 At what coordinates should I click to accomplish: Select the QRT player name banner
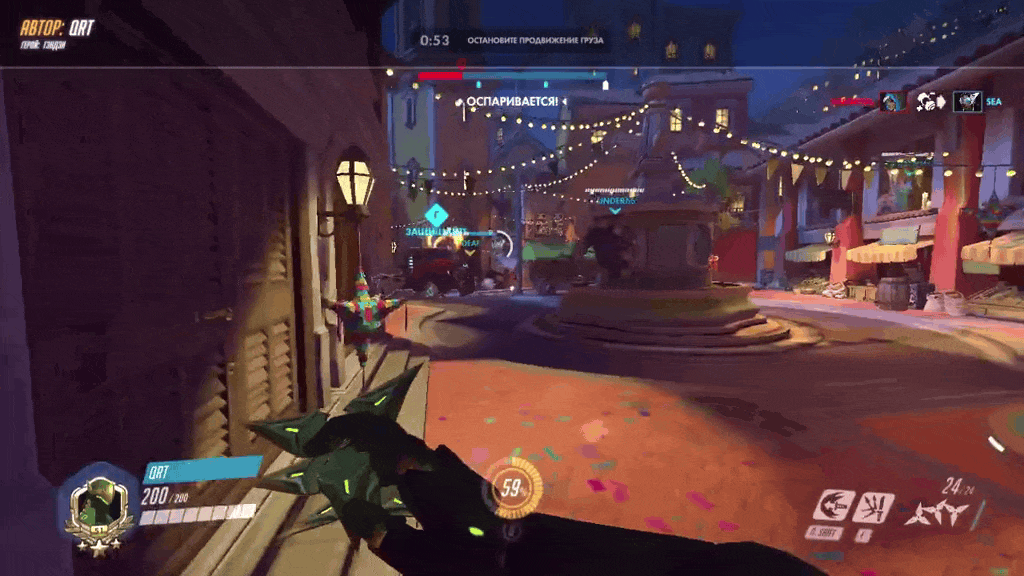click(202, 472)
